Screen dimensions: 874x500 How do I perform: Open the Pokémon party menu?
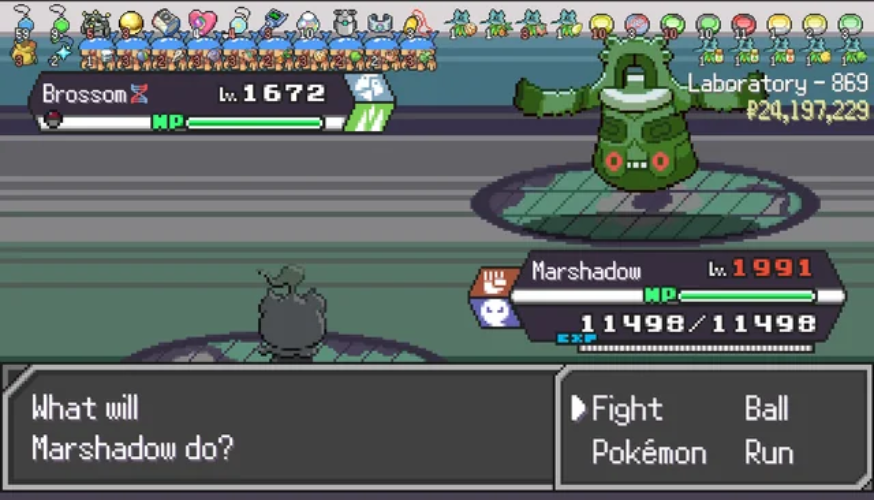point(649,453)
